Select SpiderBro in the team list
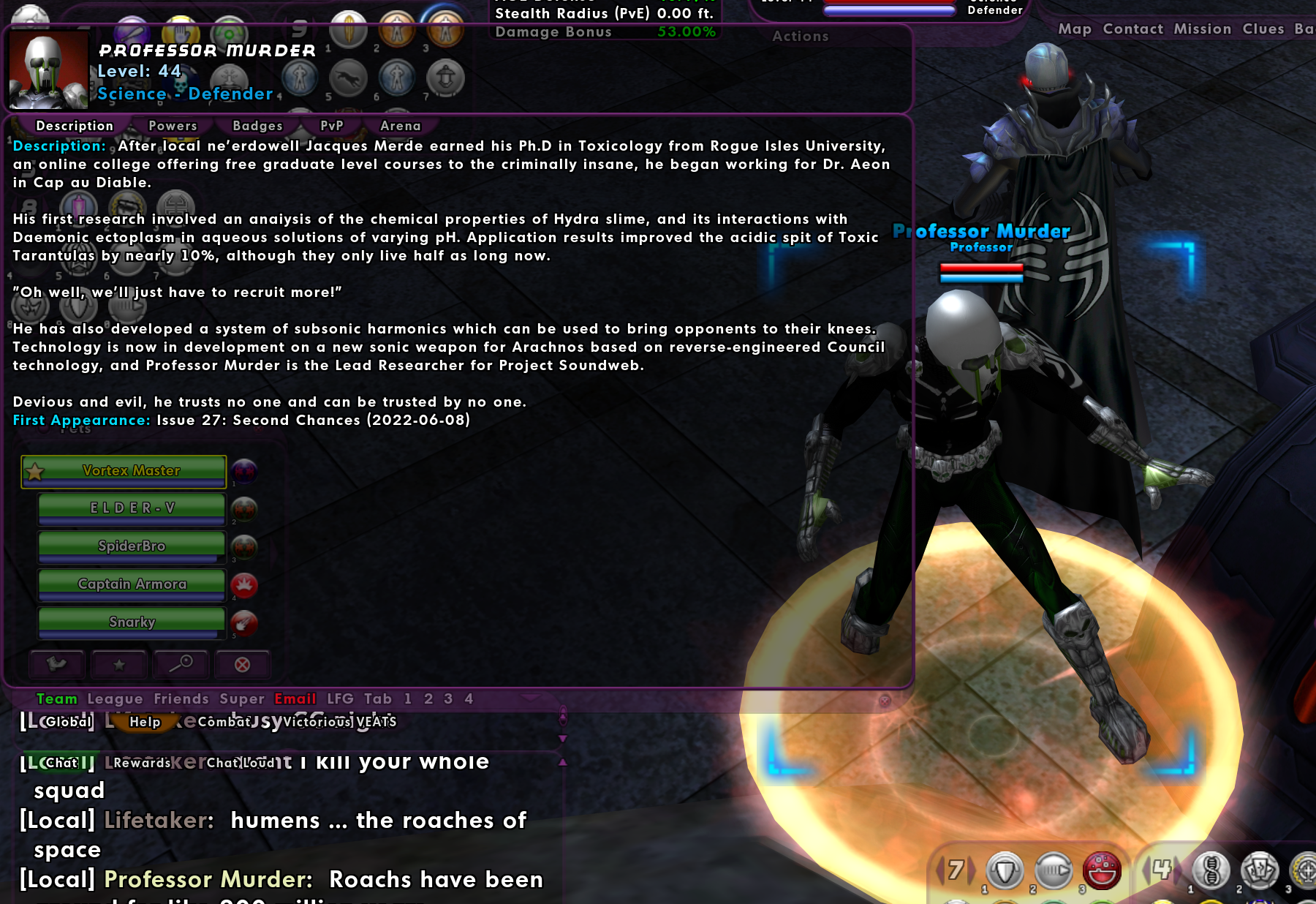 click(132, 546)
